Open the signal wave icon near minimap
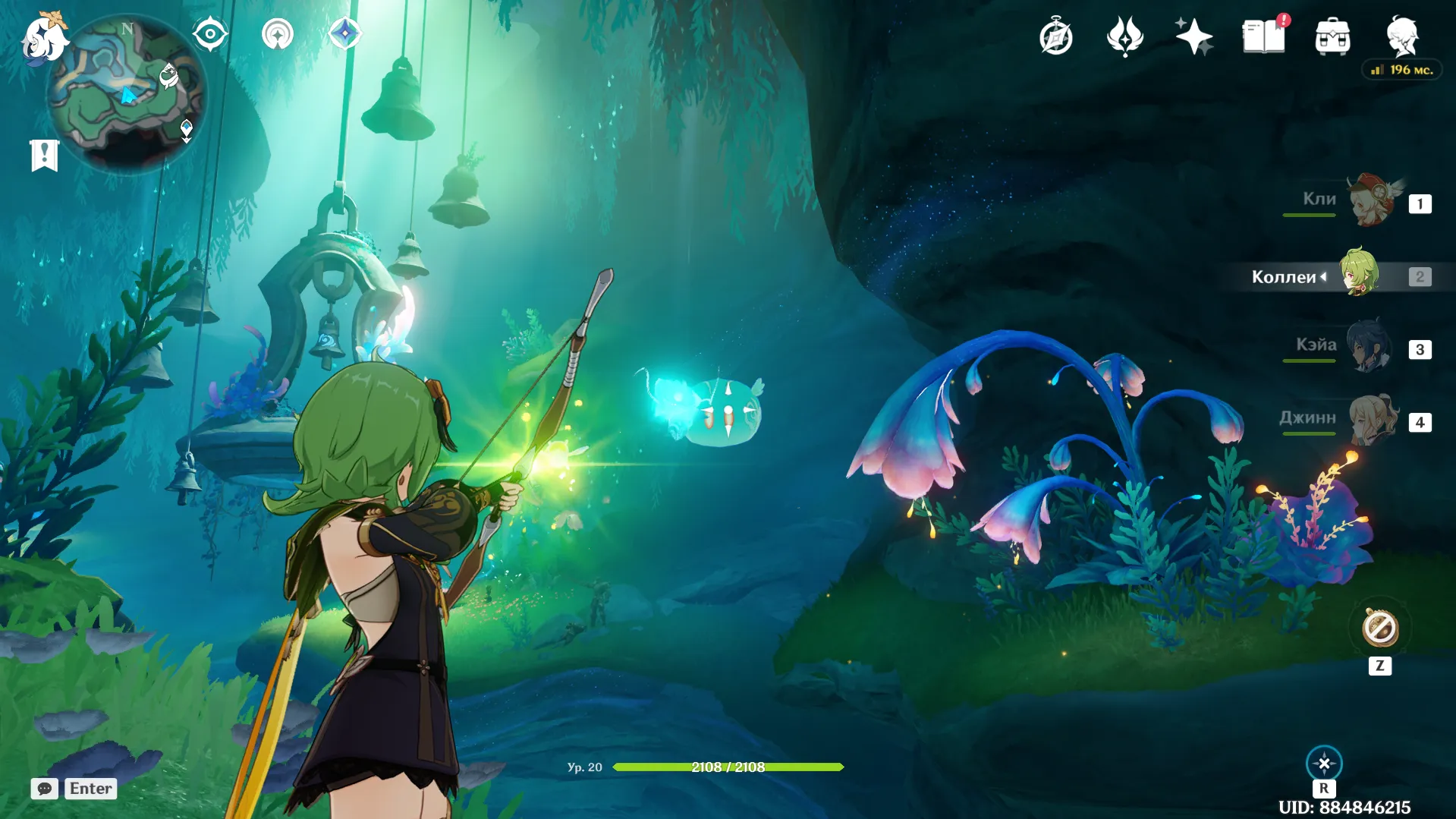Screen dimensions: 1456x819 (x=278, y=34)
